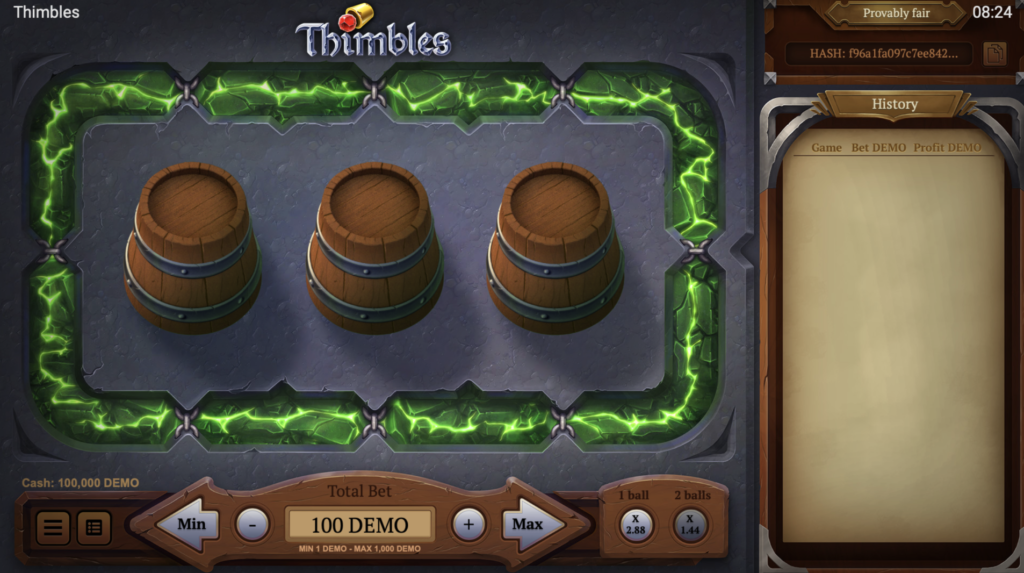Click the History panel header

click(x=894, y=104)
